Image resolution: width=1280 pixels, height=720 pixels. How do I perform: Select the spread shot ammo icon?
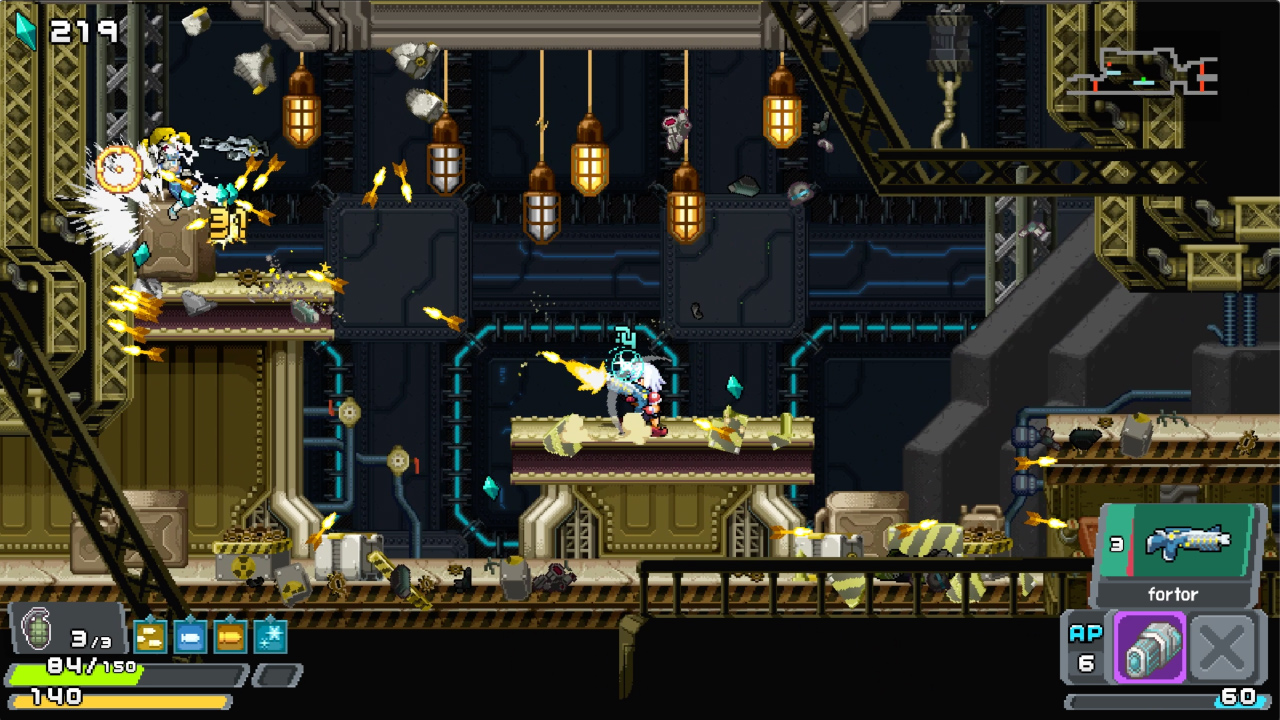coord(150,637)
